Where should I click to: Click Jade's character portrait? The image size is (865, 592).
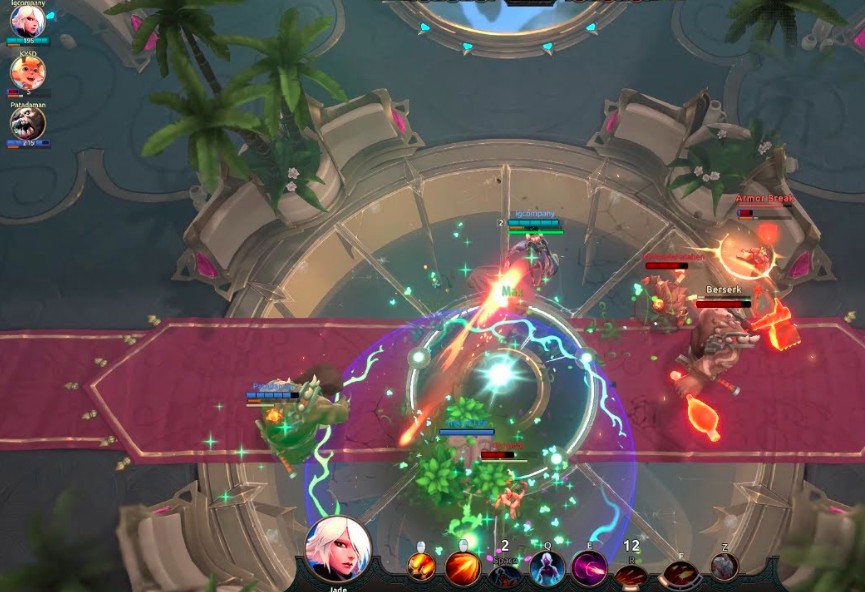(x=338, y=549)
